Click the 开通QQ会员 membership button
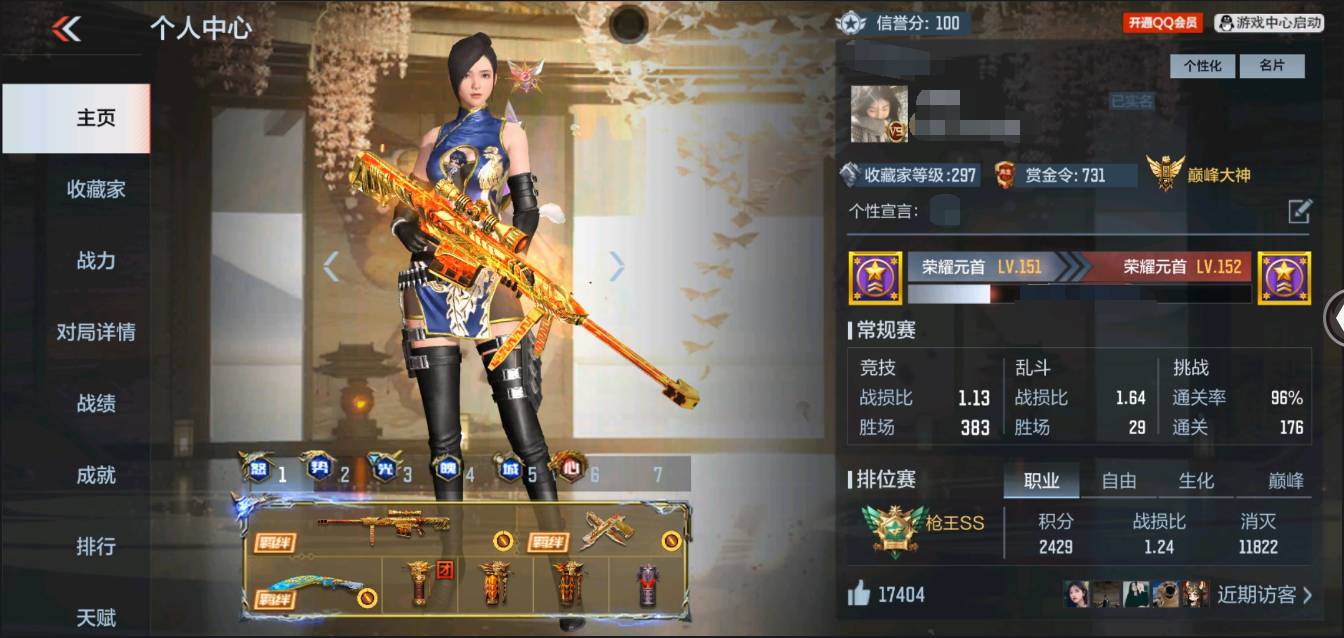The height and width of the screenshot is (638, 1344). point(1162,22)
